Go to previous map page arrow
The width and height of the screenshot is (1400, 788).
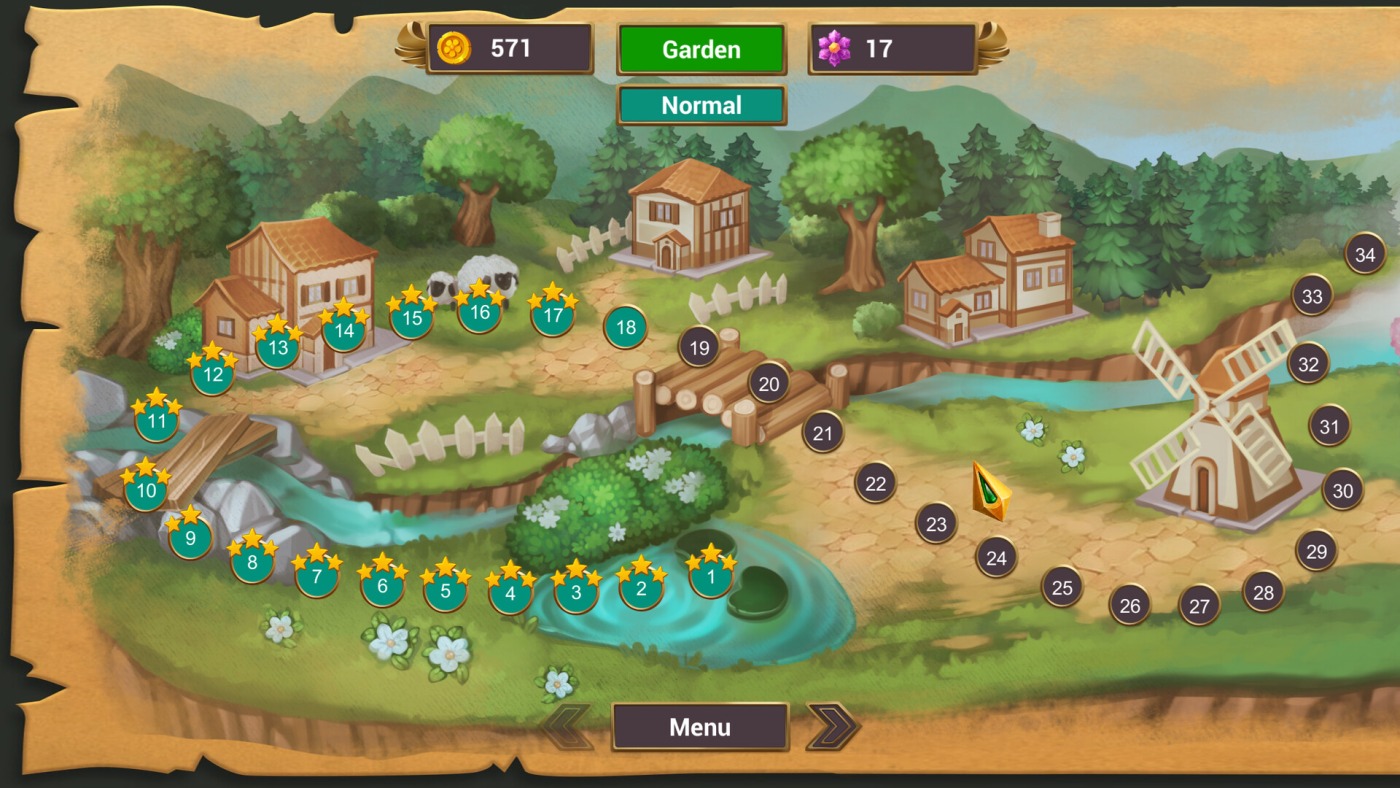[x=567, y=727]
